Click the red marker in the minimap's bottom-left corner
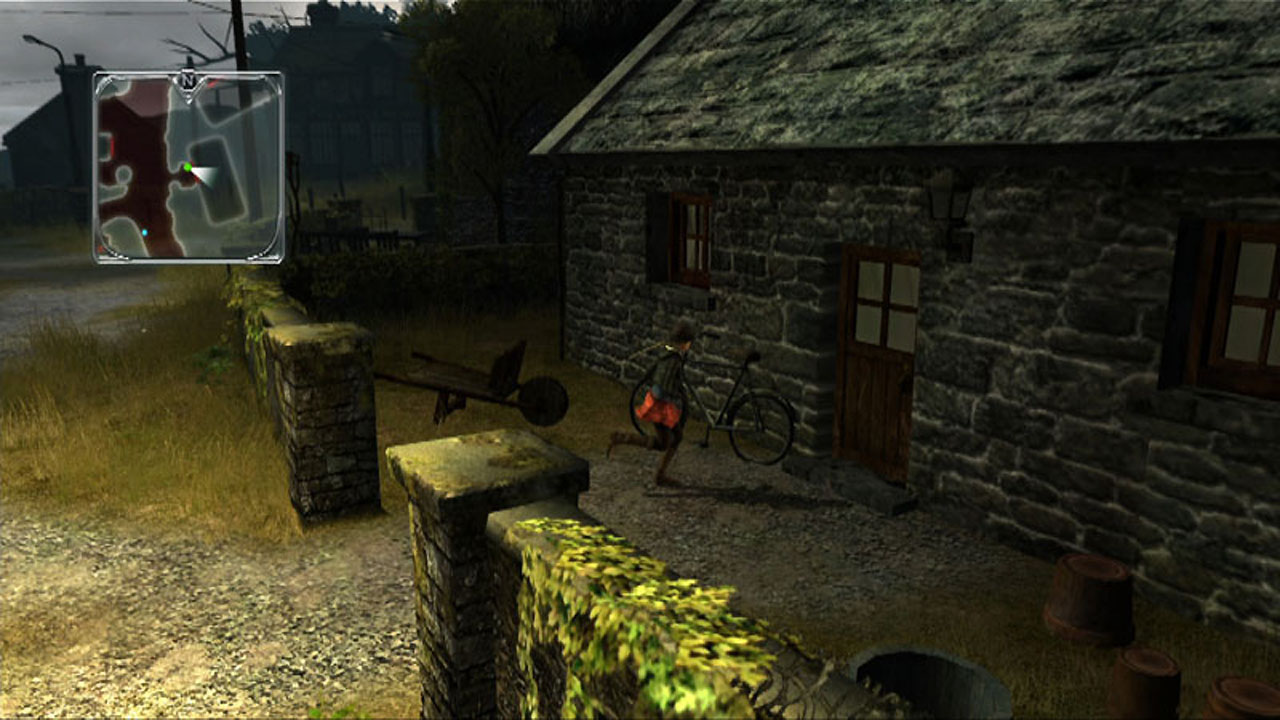Image resolution: width=1280 pixels, height=720 pixels. 99,250
